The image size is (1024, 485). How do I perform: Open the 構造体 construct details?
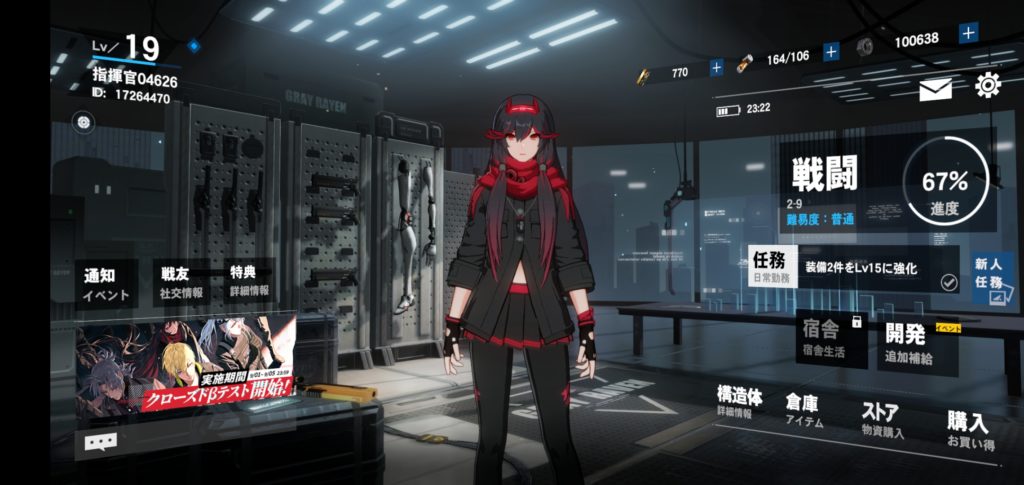point(740,402)
